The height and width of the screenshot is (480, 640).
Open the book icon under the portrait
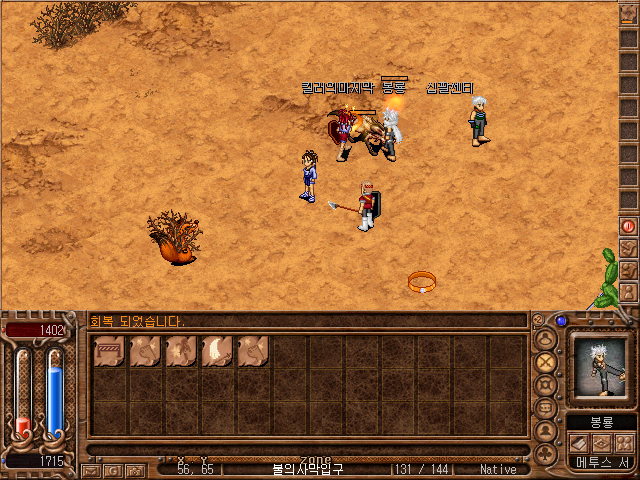point(579,442)
